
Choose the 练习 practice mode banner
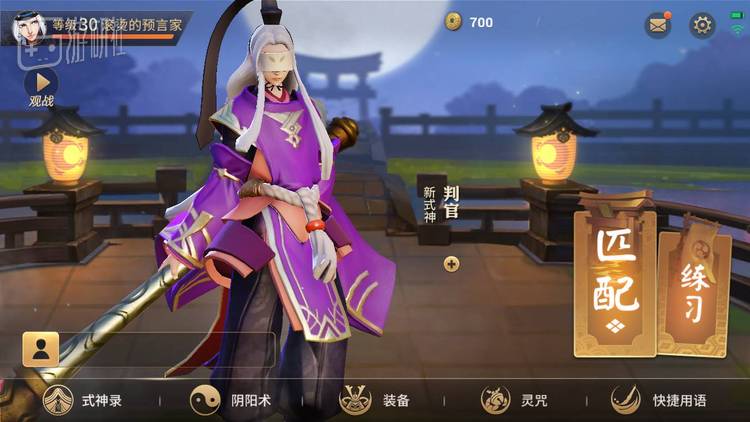pos(693,288)
